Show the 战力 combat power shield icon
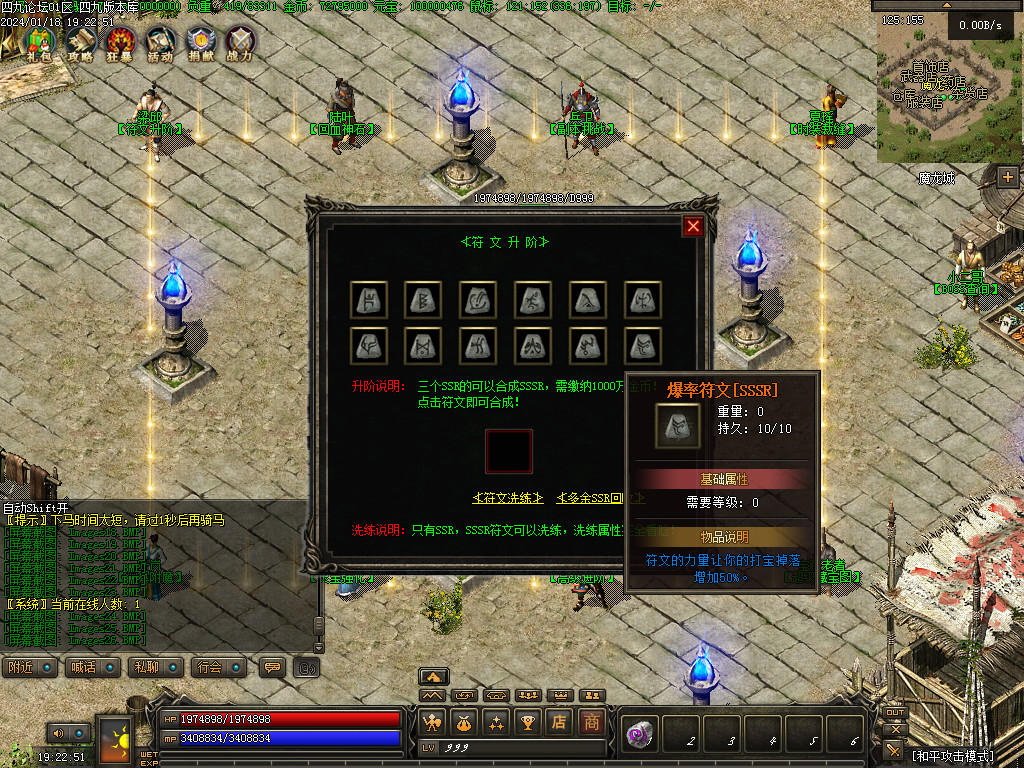 [240, 41]
